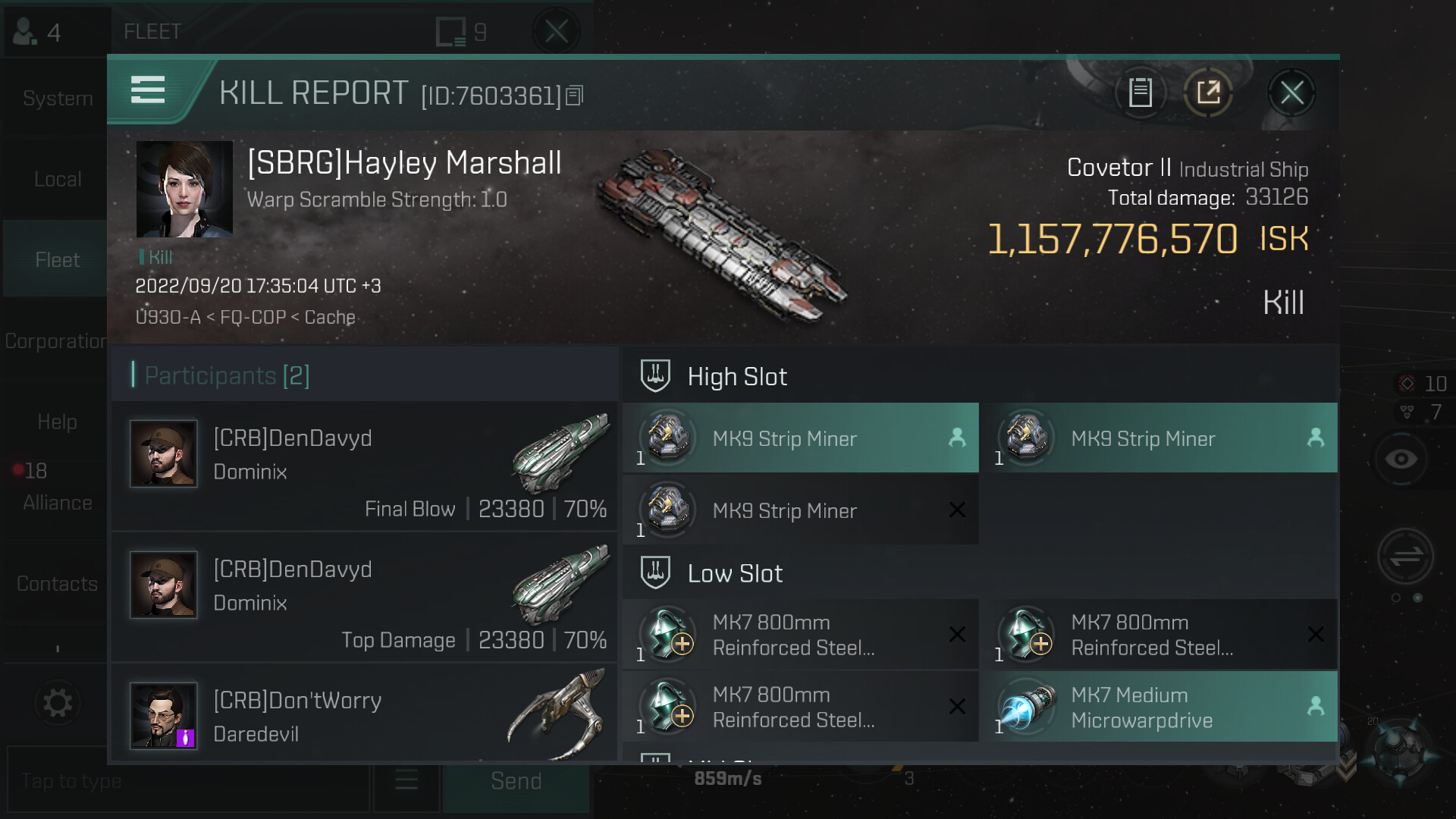Select Don'tWorry's Daredevil participant row

coord(364,715)
